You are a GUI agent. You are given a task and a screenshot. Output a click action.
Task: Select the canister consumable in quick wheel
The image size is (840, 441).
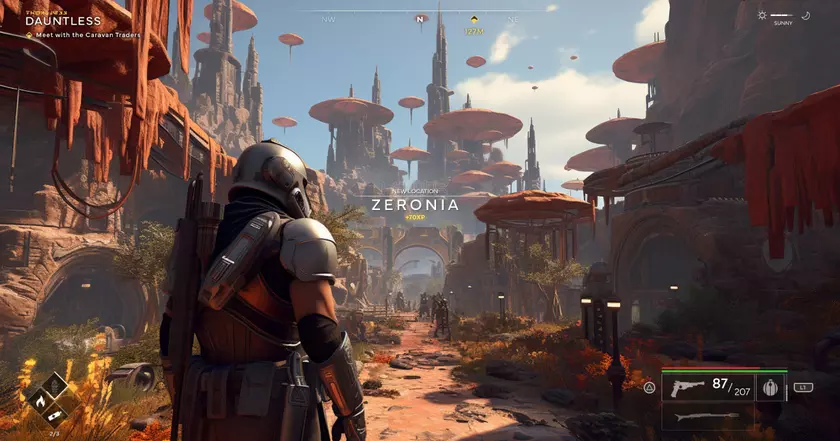56,415
